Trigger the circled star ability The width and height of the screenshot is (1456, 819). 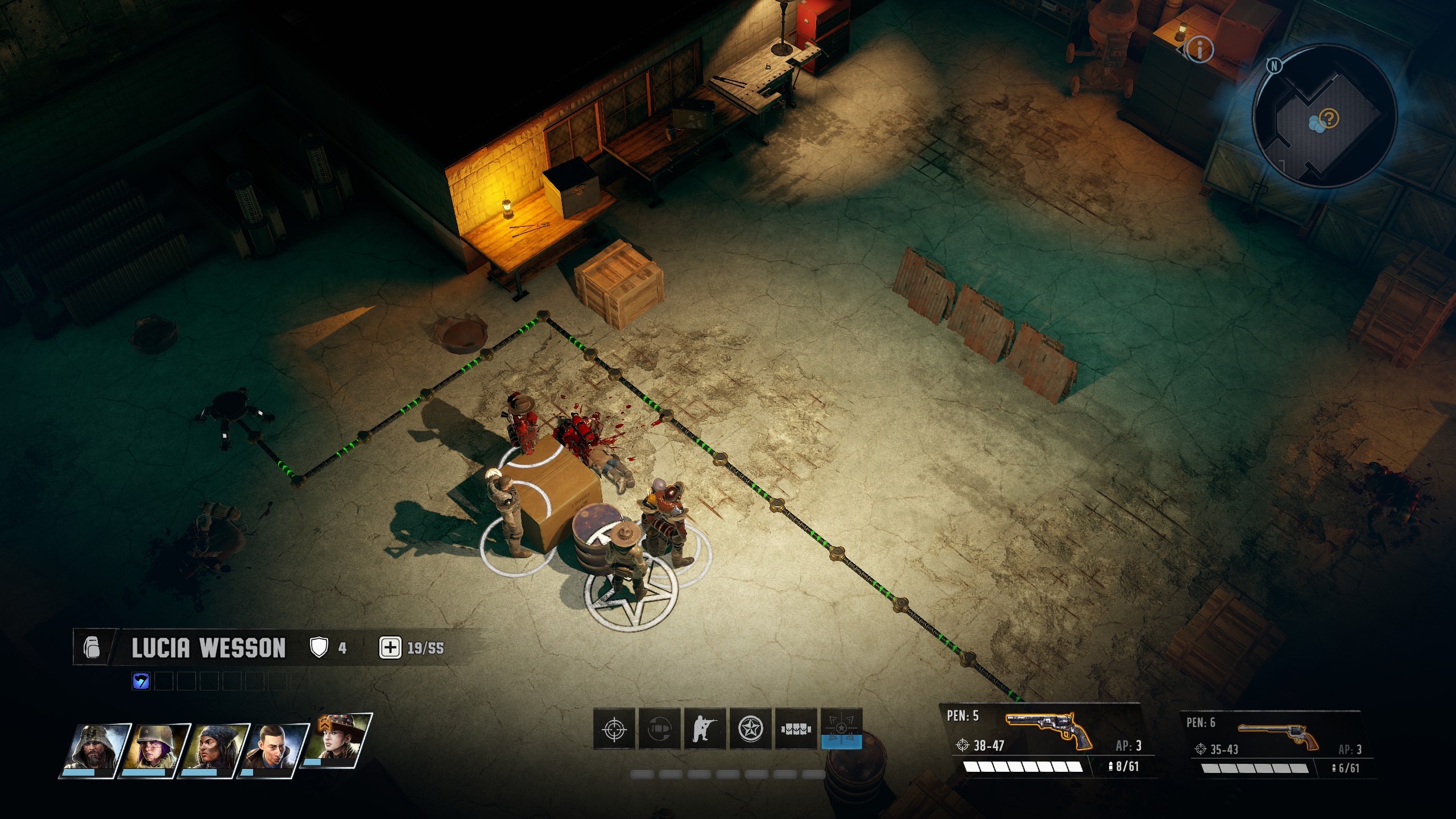coord(751,729)
